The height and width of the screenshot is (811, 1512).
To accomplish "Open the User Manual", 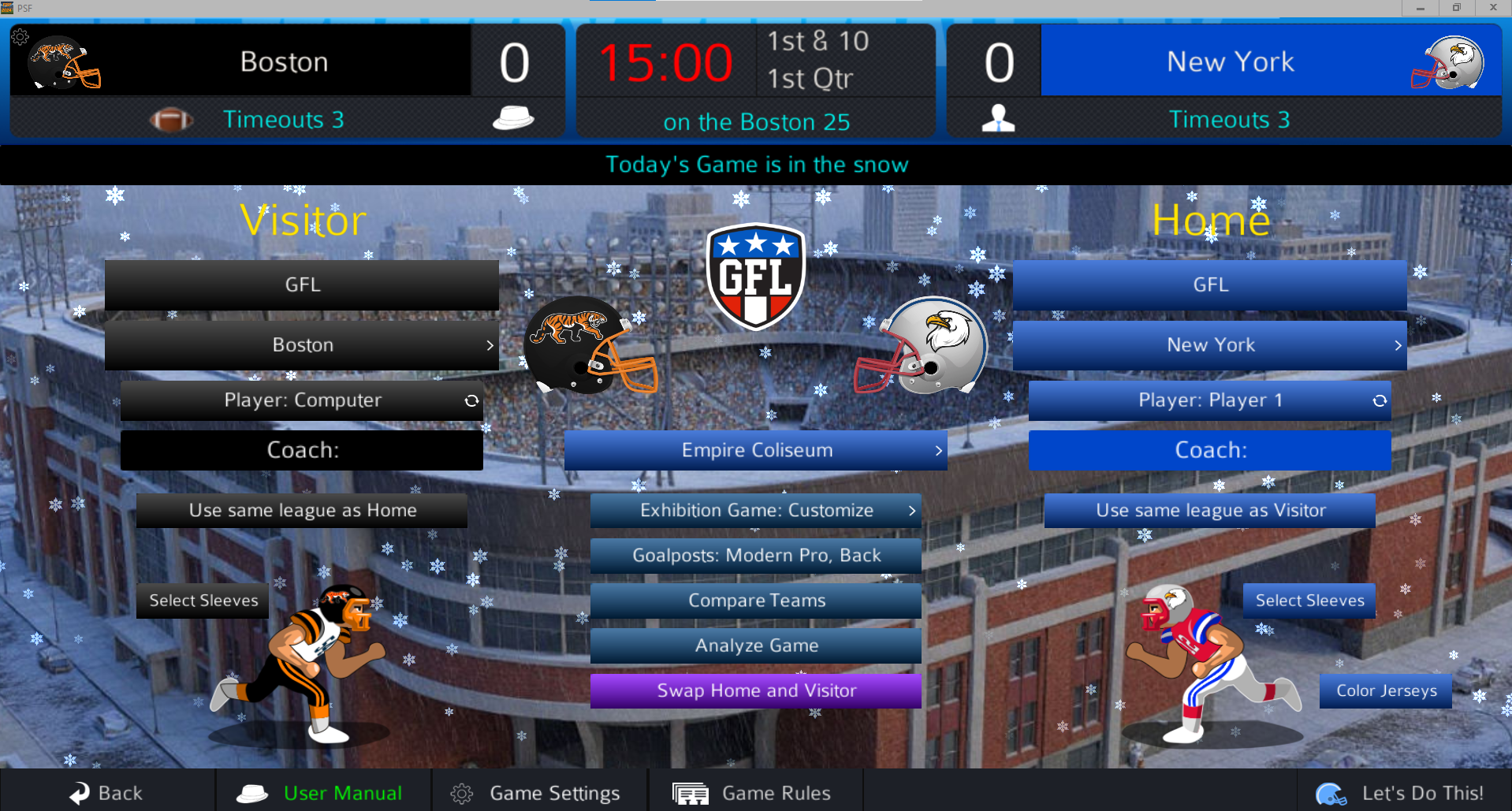I will [323, 792].
